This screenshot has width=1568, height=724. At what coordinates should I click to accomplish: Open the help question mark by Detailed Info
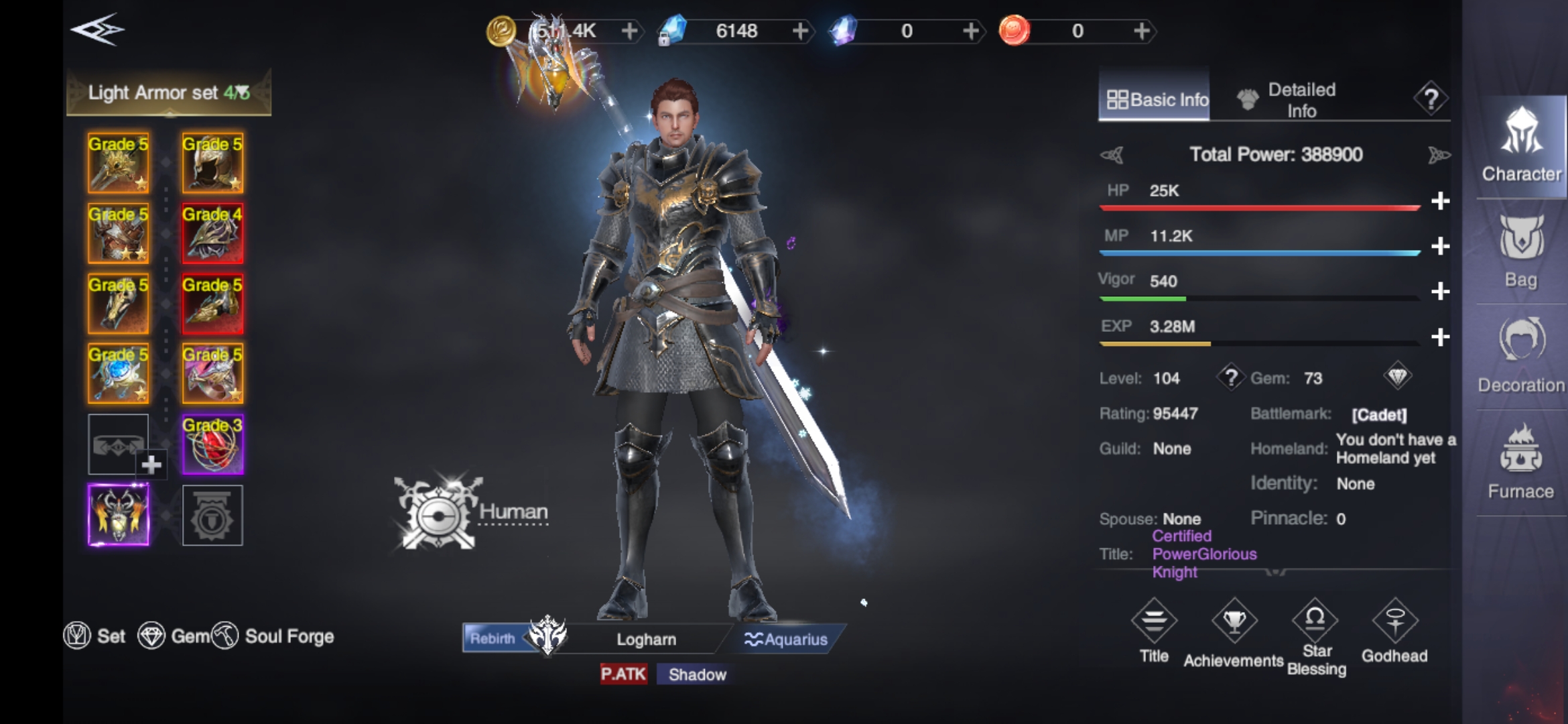tap(1431, 99)
